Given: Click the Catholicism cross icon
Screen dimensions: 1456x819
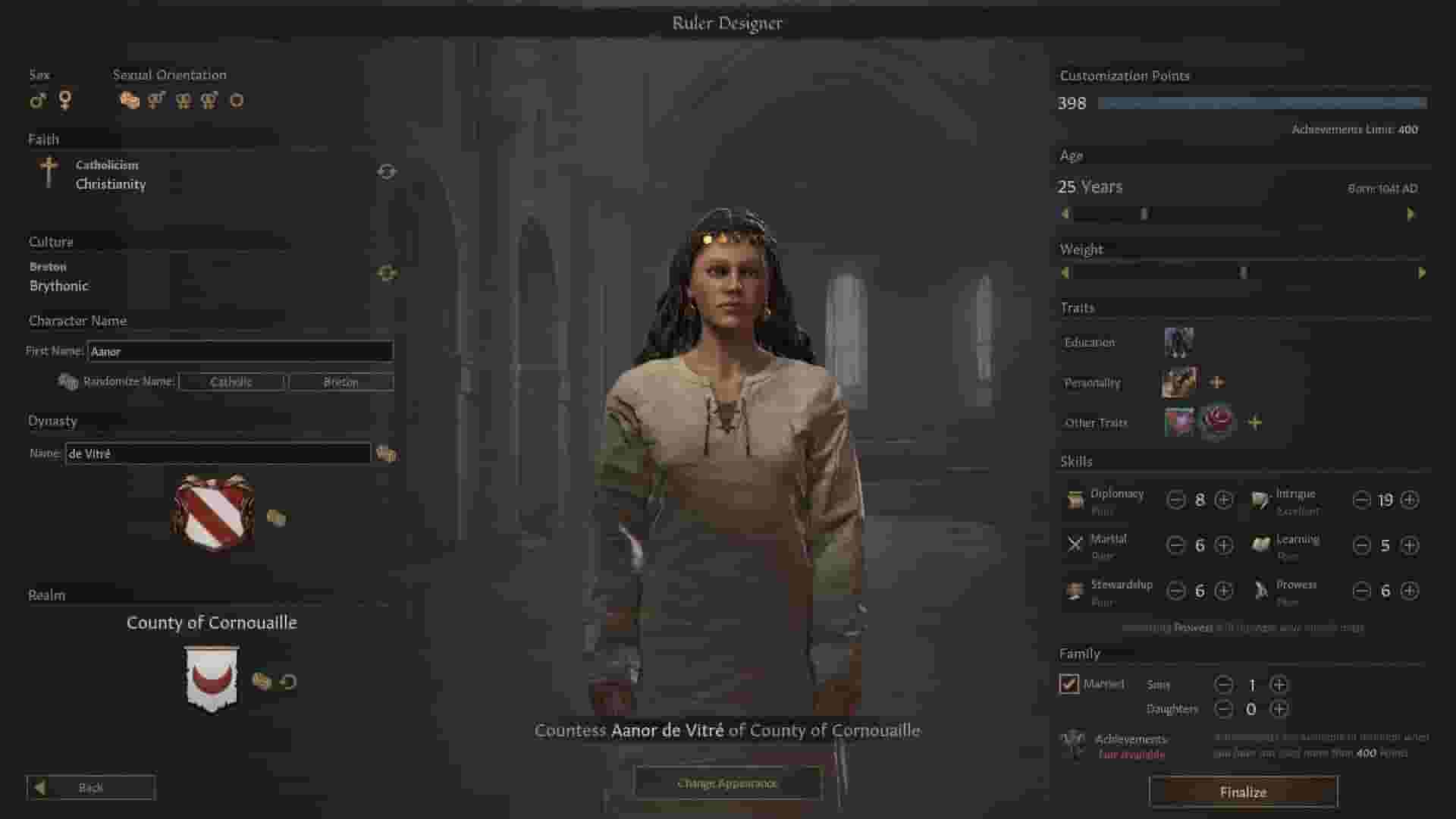Looking at the screenshot, I should 50,173.
